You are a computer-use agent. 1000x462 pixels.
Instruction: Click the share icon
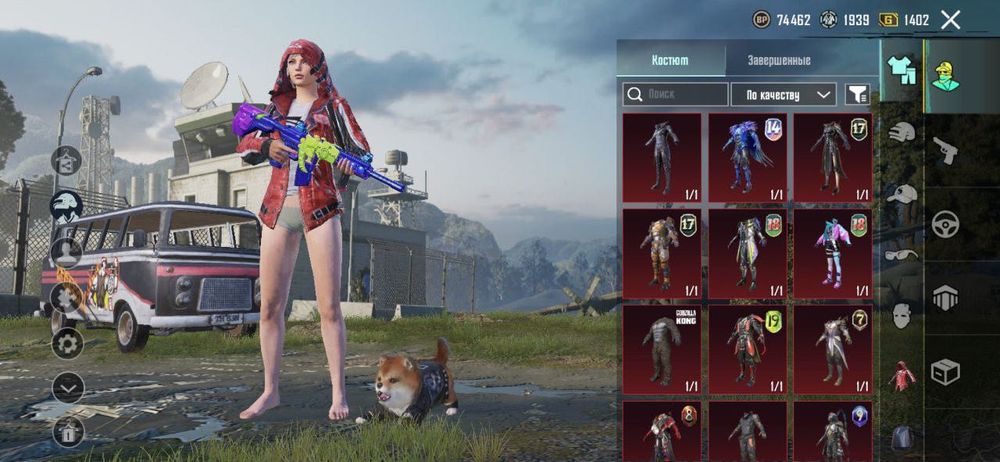pyautogui.click(x=67, y=431)
